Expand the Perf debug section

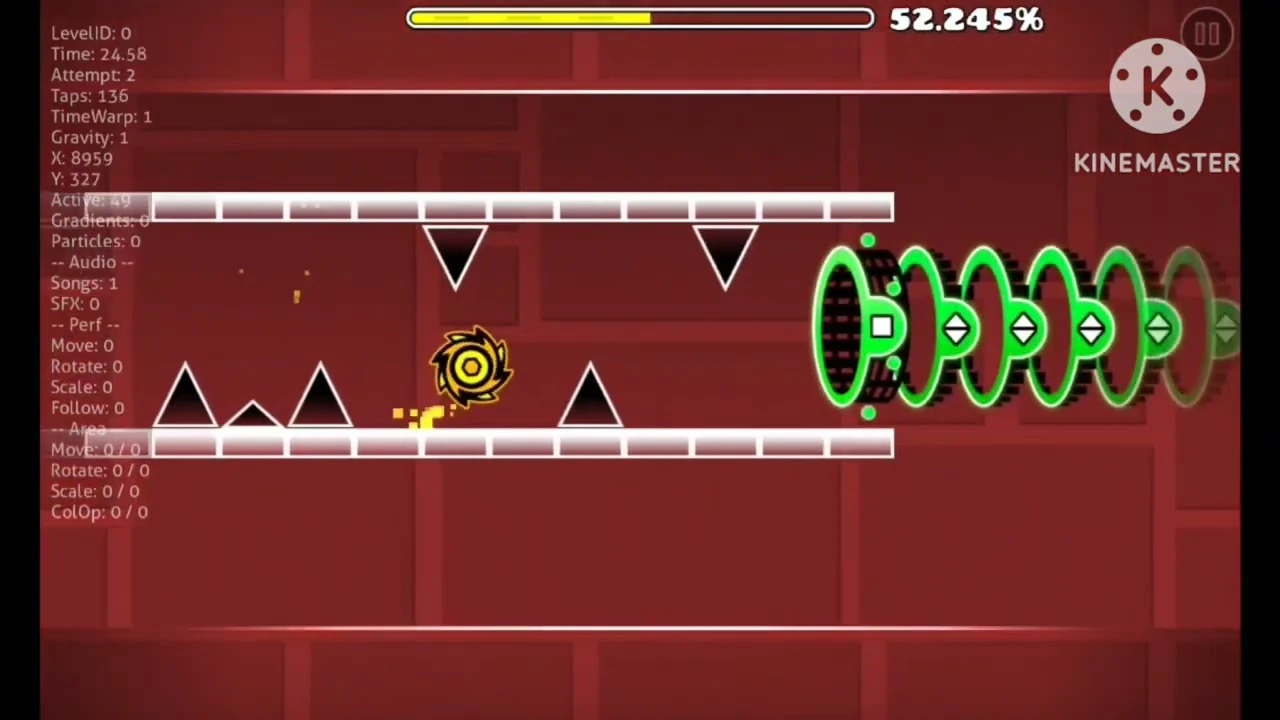coord(84,324)
